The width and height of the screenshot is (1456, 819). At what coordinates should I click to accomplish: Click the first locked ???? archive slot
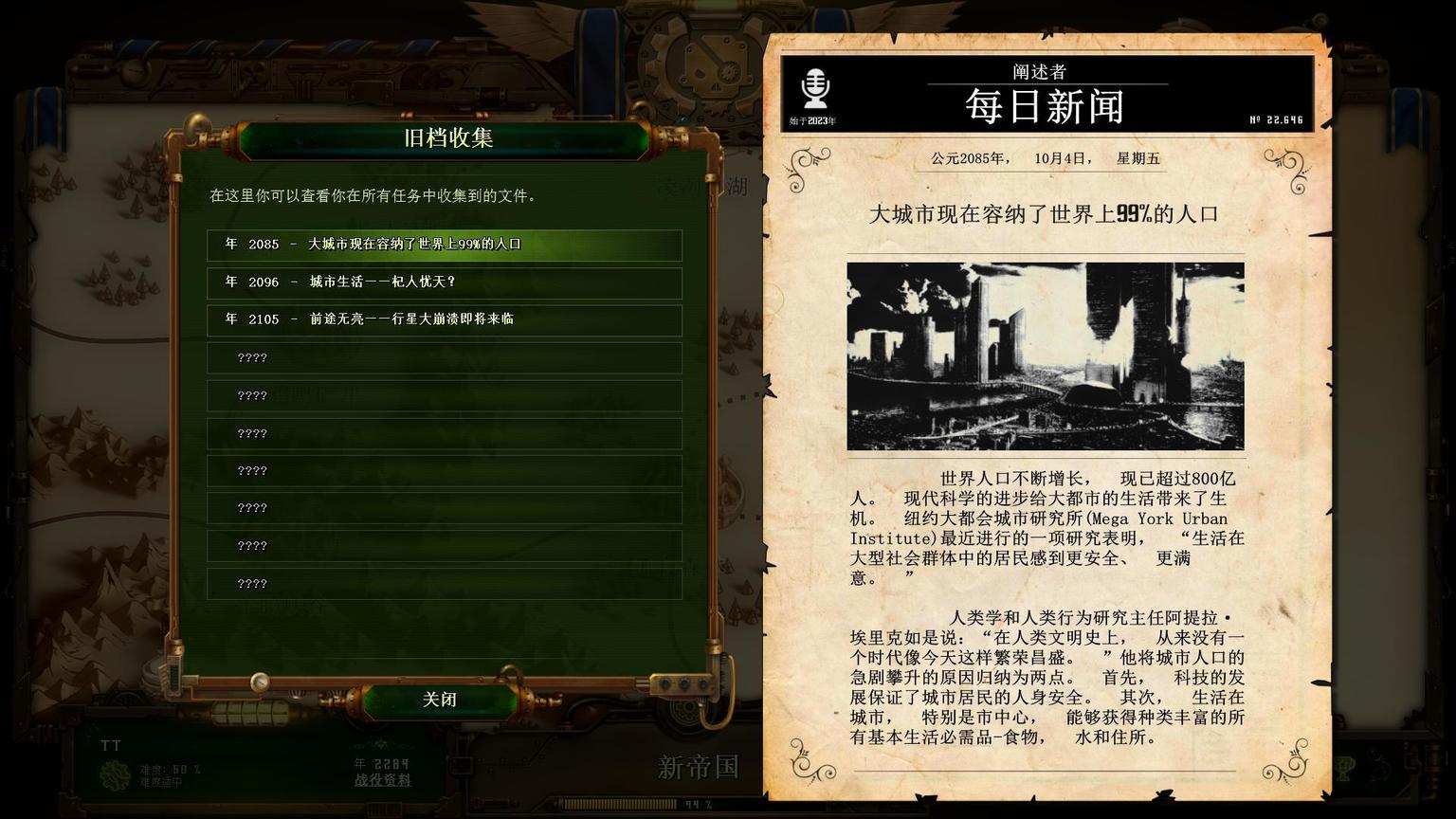click(x=444, y=357)
